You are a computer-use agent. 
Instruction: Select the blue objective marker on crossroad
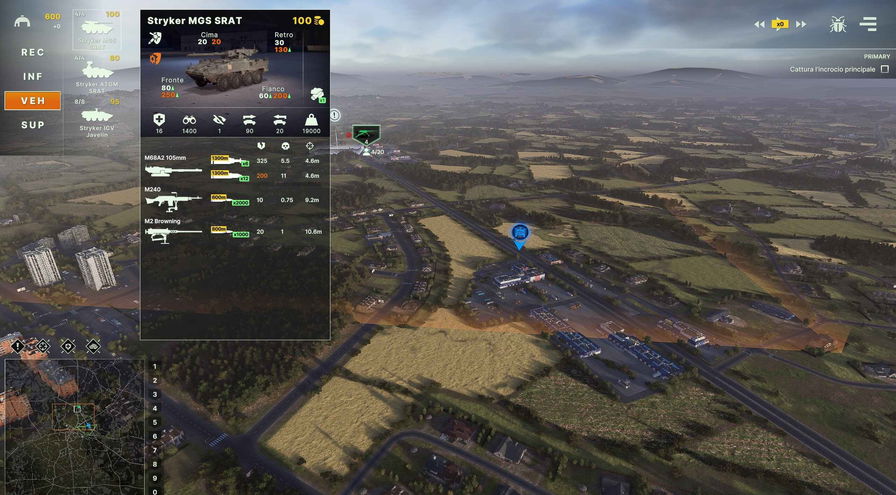pyautogui.click(x=519, y=235)
